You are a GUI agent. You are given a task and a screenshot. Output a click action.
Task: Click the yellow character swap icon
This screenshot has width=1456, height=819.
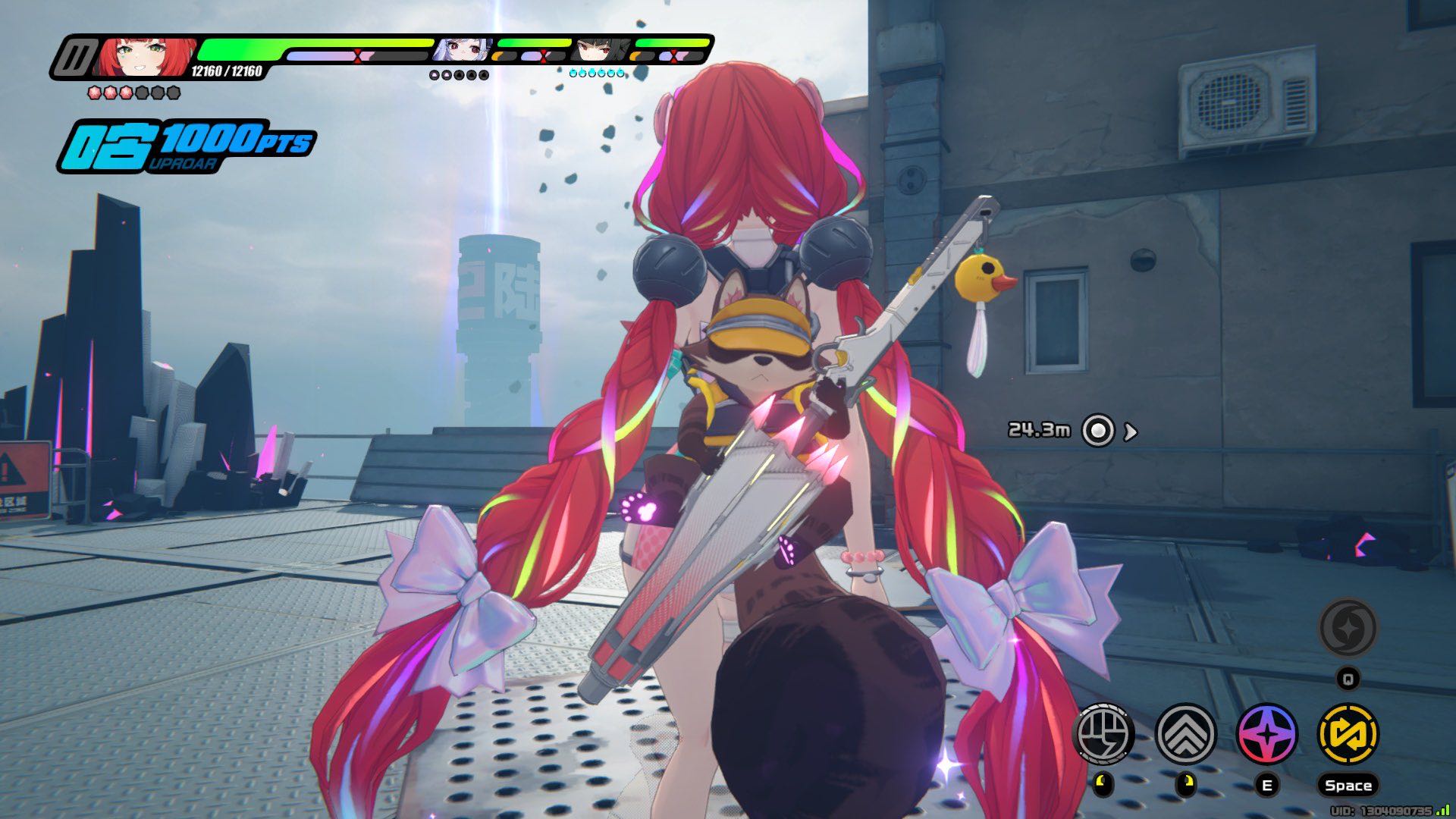(x=1348, y=733)
